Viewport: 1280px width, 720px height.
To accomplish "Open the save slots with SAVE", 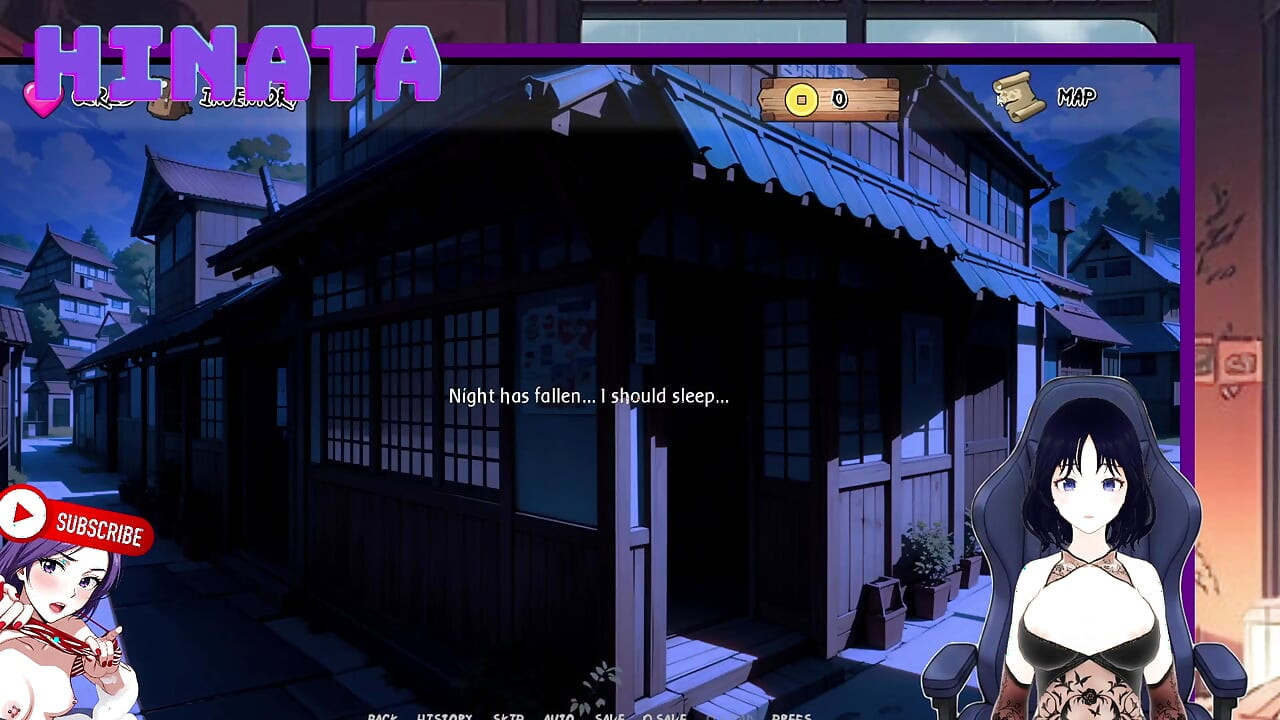I will (x=608, y=716).
